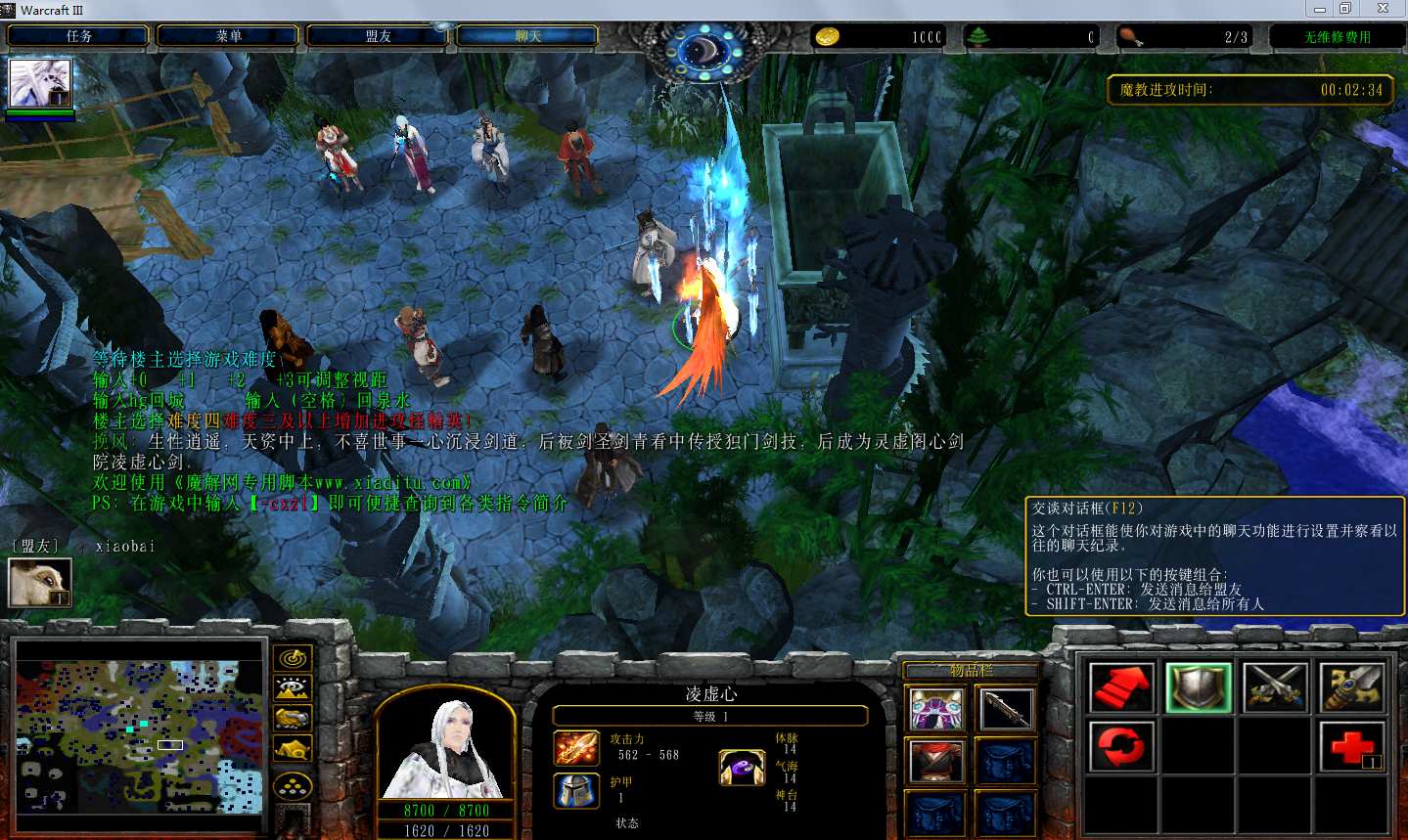Click the ally xiaobai hero portrait
The width and height of the screenshot is (1408, 840).
tap(39, 583)
